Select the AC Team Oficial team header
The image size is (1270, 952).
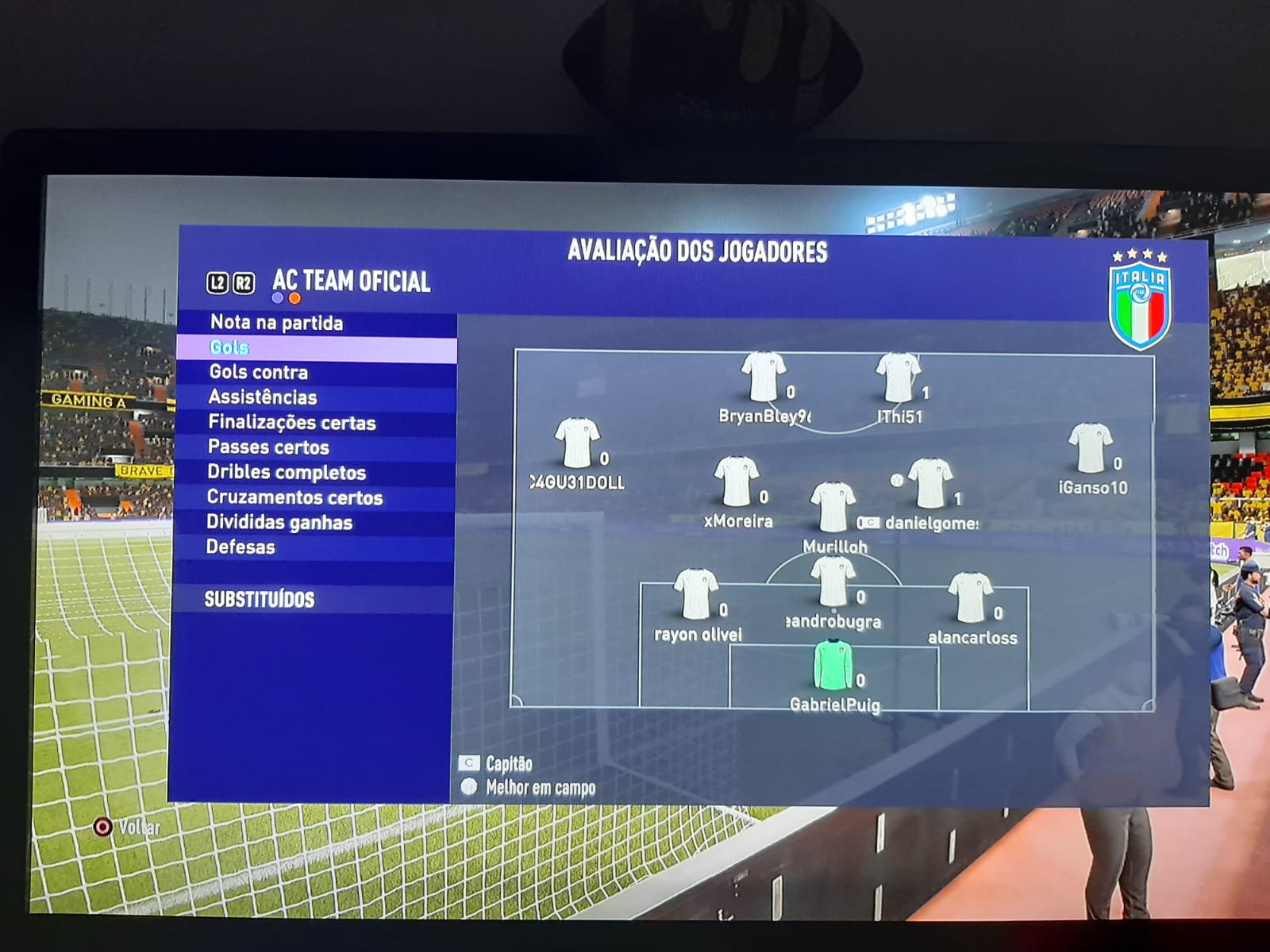click(x=351, y=282)
